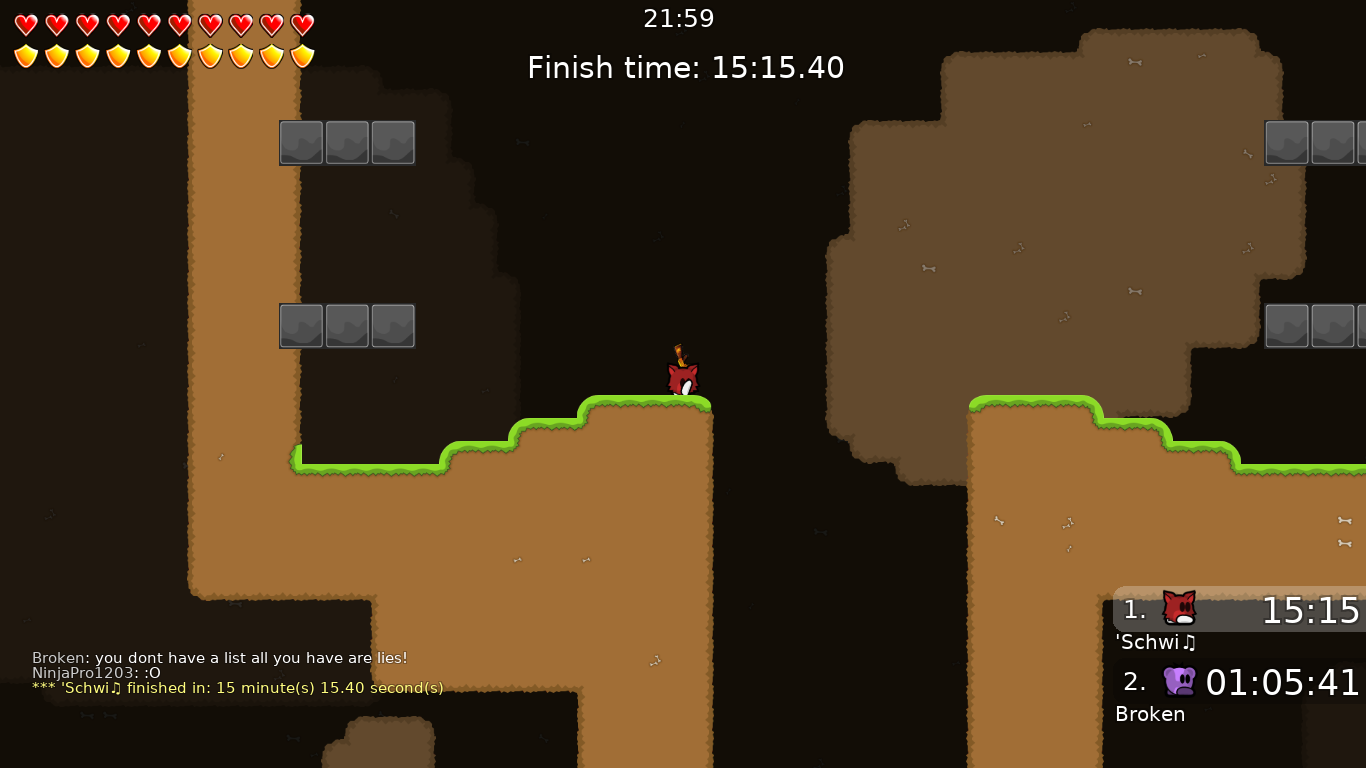Click the purple tee avatar next to Broken
The image size is (1366, 768).
click(x=1177, y=681)
